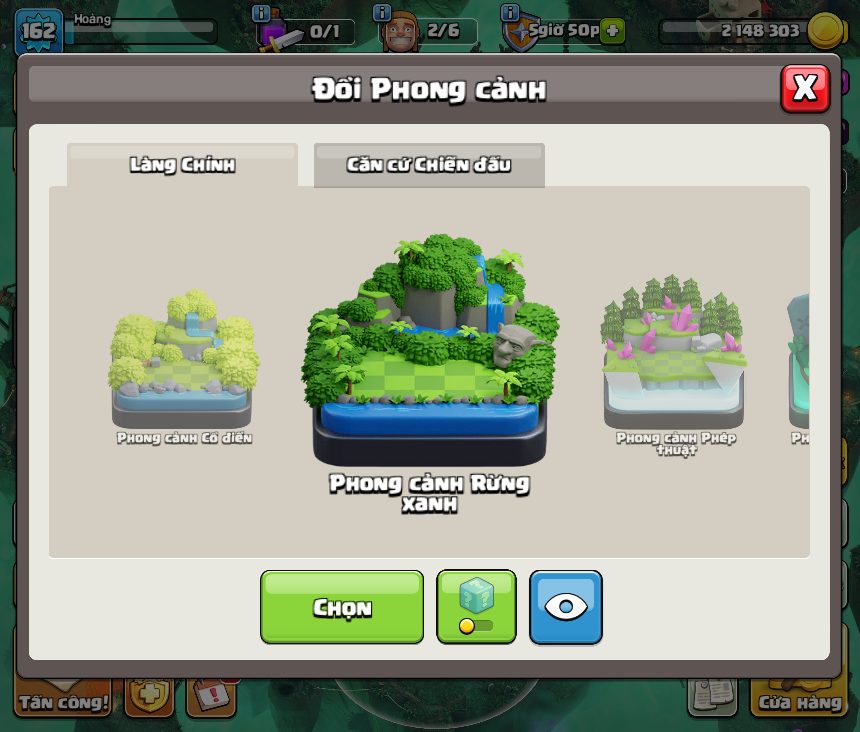The height and width of the screenshot is (732, 860).
Task: Switch to the Làng Chính tab
Action: click(x=182, y=165)
